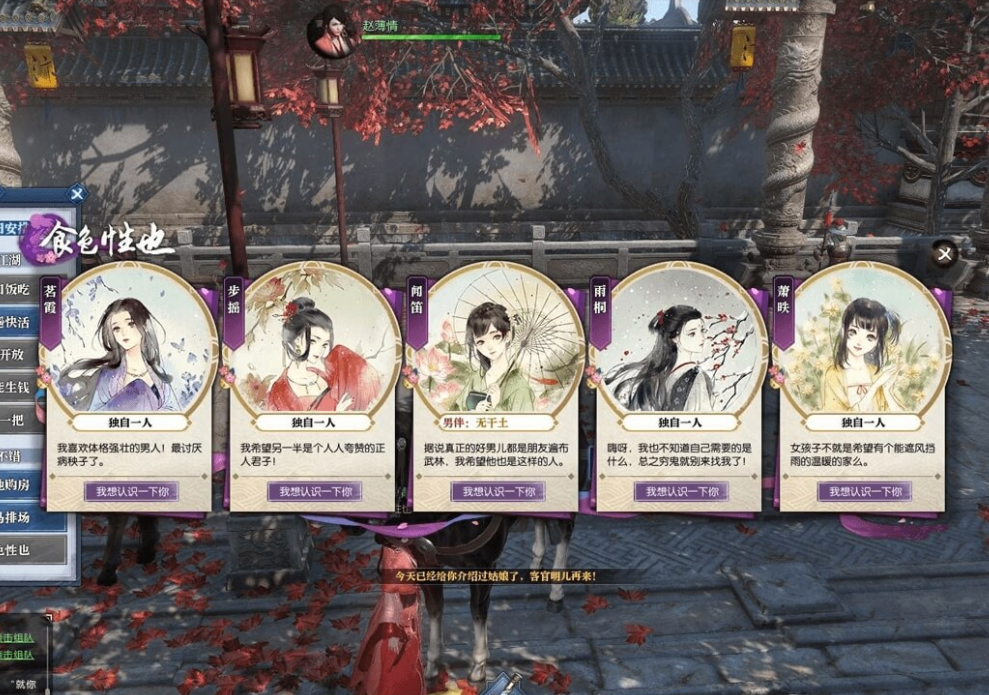
Task: Click the 赵薄情 target portrait
Action: coord(331,32)
